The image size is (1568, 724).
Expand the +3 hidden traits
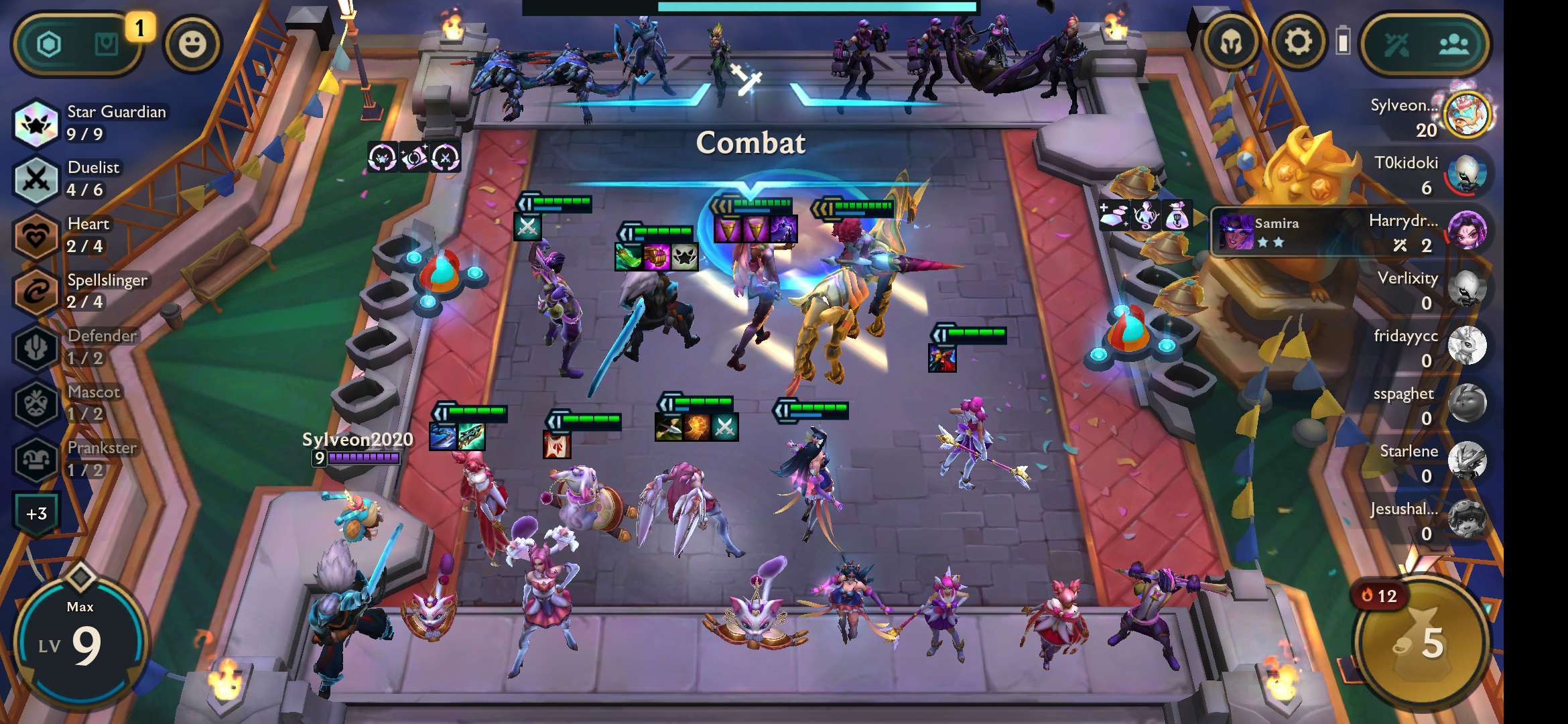(x=37, y=514)
